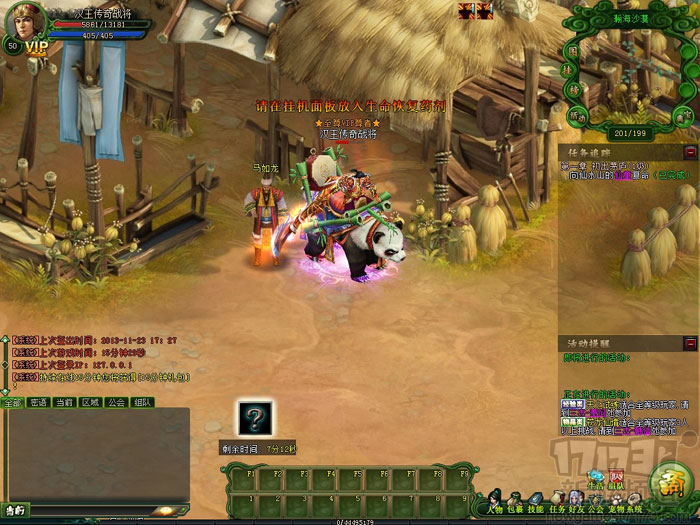Switch chat to the 组队 party tab
Screen dimensions: 700x525
142,402
